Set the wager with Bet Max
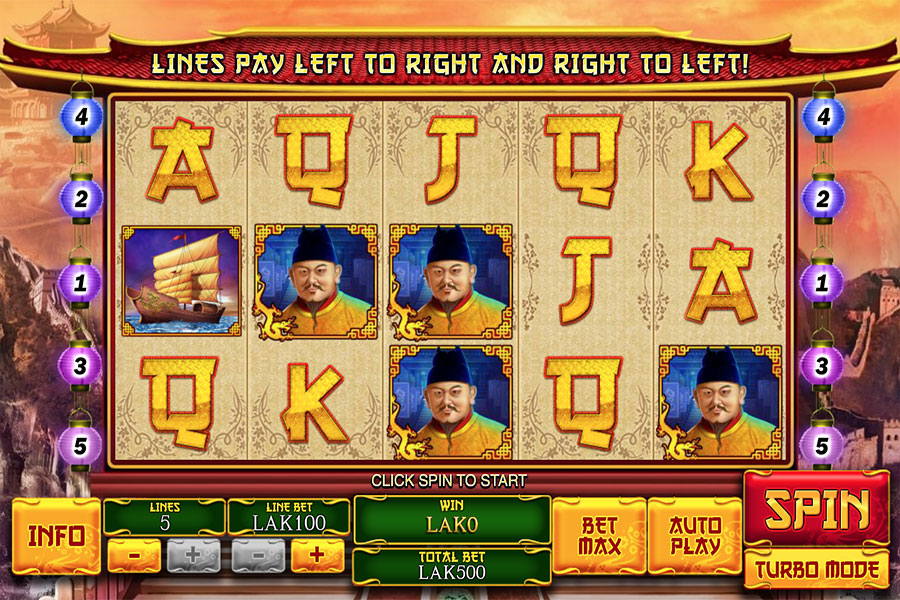 [x=600, y=535]
